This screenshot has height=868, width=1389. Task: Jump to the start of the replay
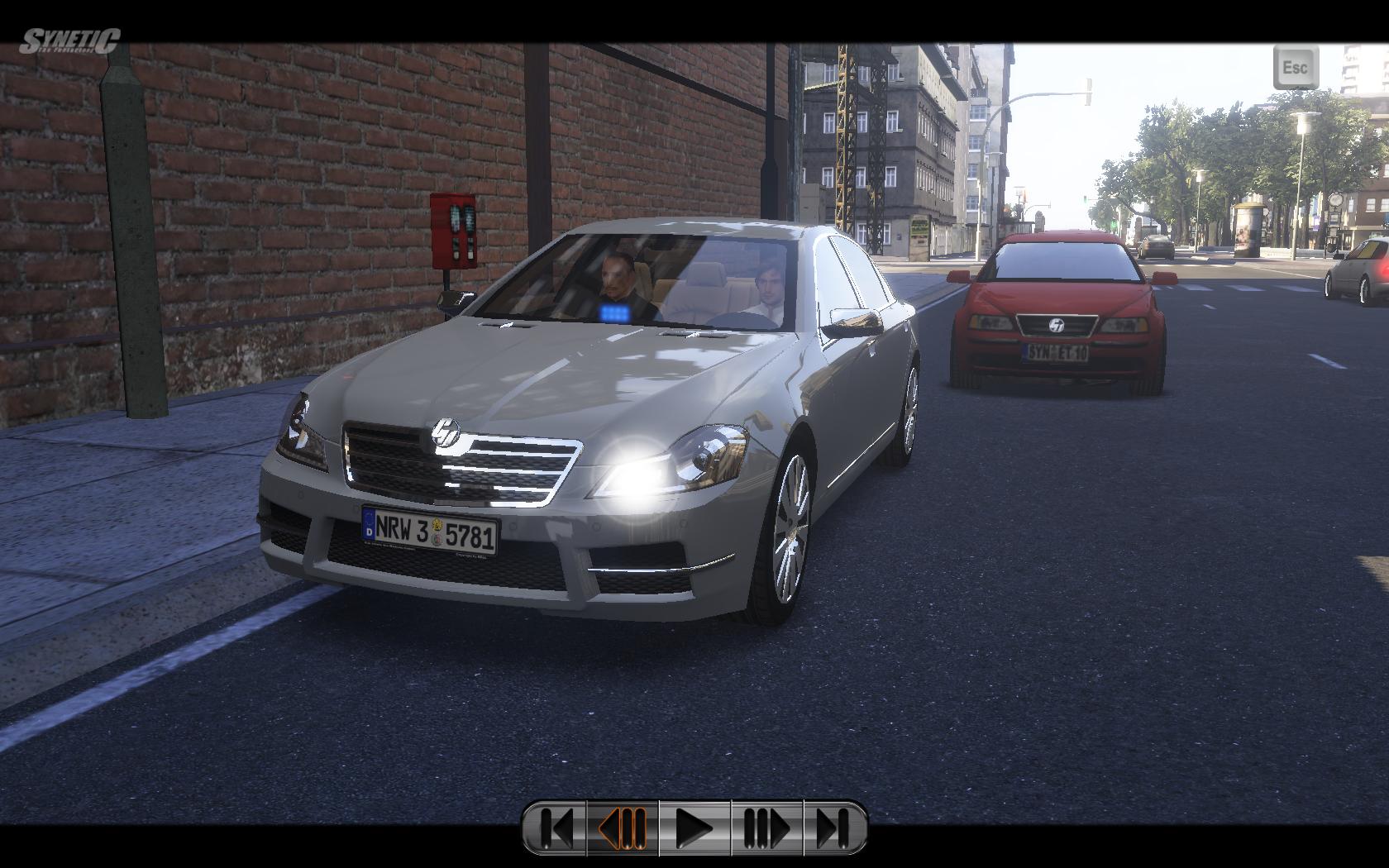[556, 827]
